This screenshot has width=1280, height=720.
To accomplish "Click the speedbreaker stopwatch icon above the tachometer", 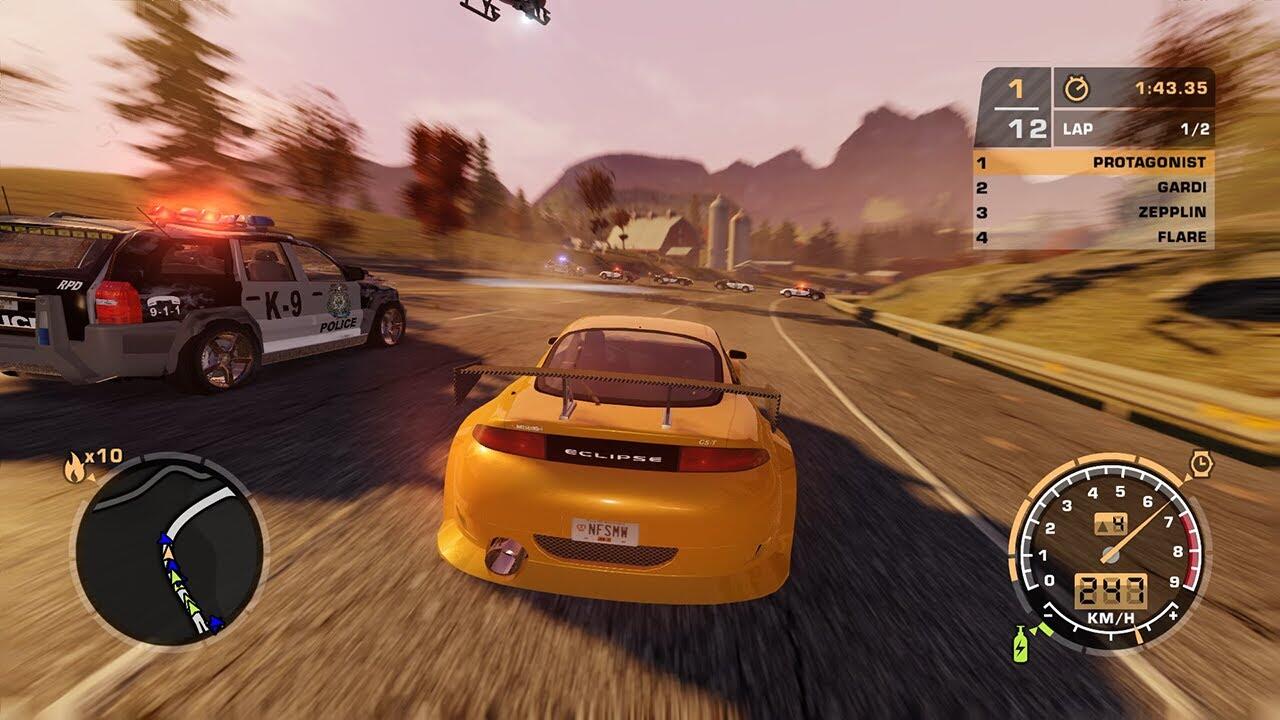I will 1201,463.
